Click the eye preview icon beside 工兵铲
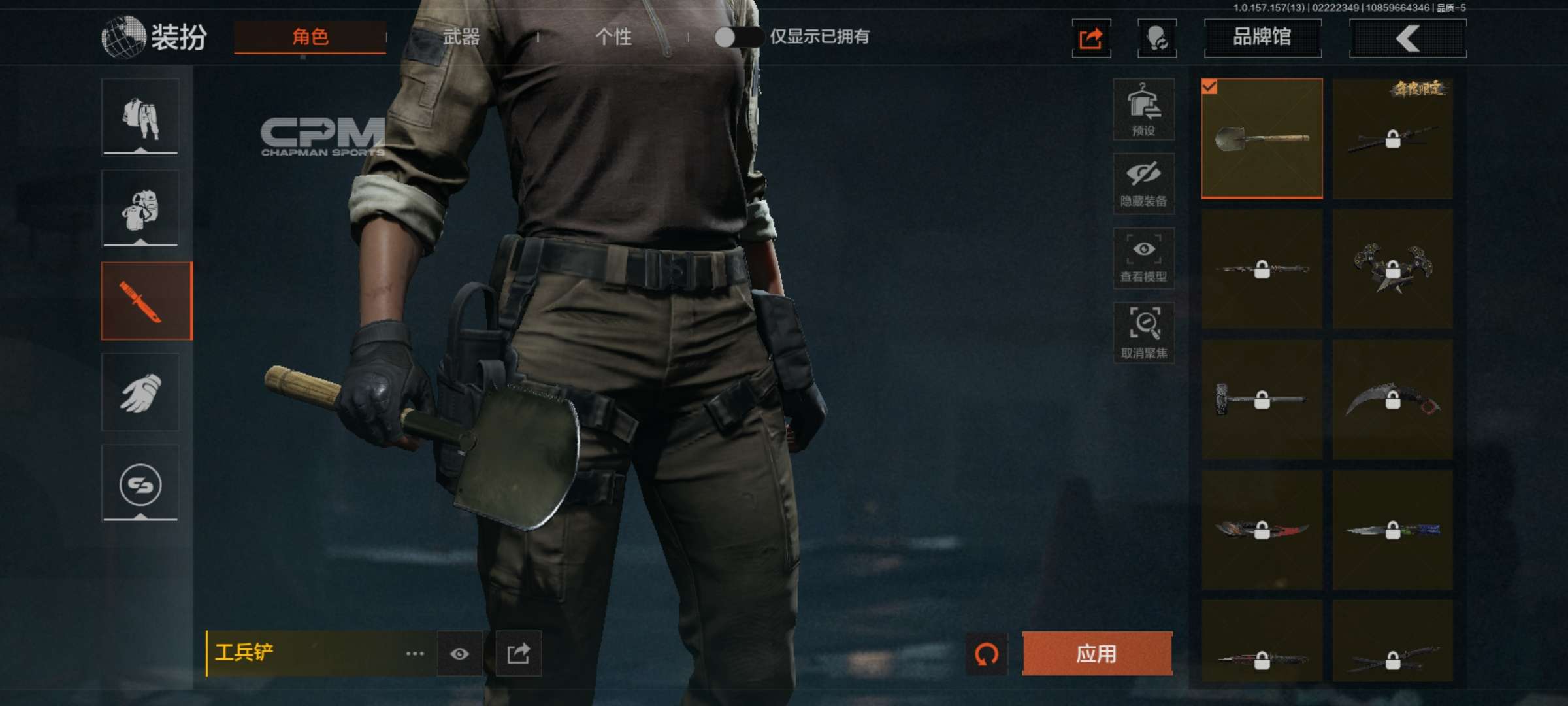The height and width of the screenshot is (706, 1568). [461, 654]
